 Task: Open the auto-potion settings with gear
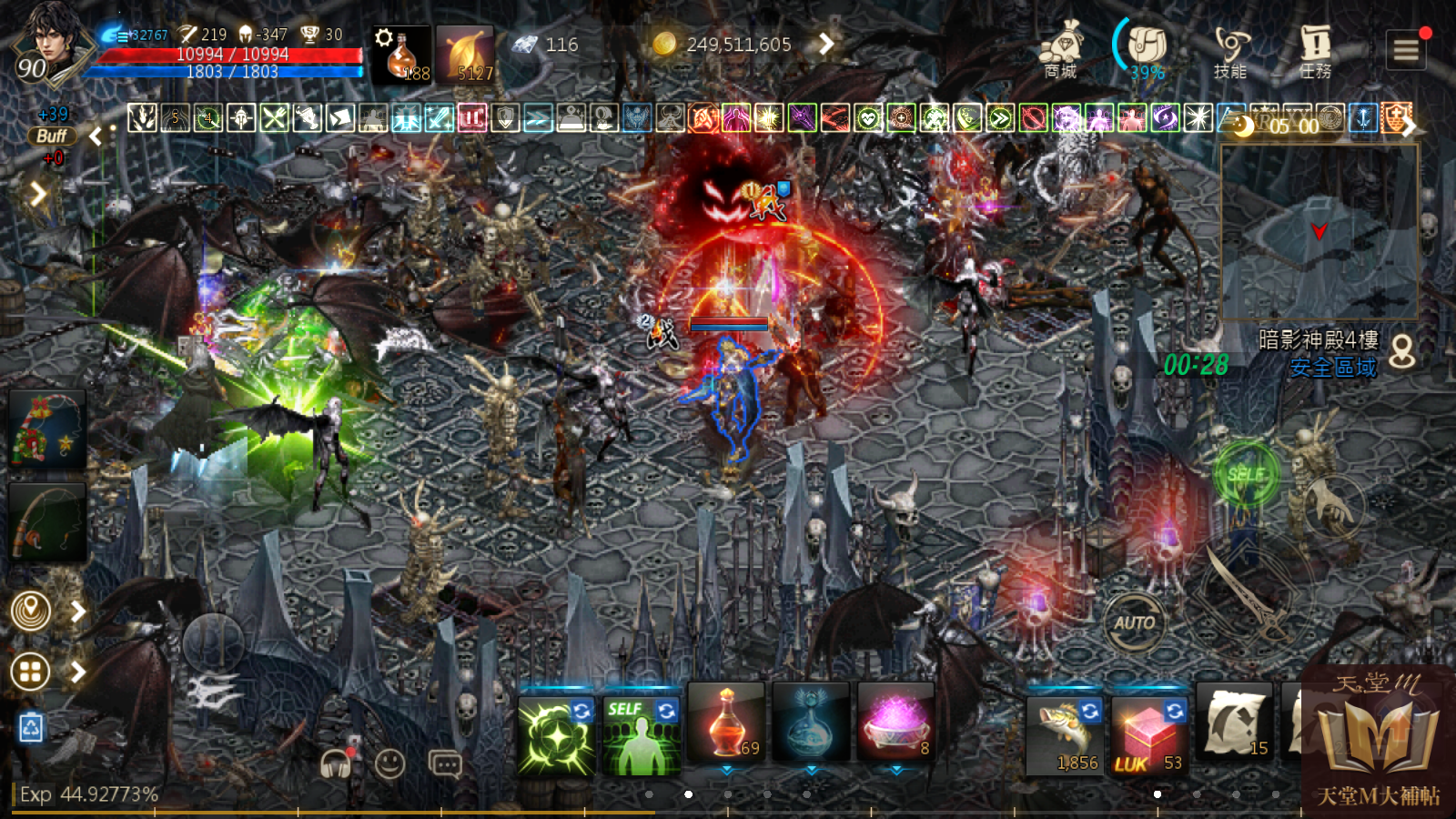[400, 55]
